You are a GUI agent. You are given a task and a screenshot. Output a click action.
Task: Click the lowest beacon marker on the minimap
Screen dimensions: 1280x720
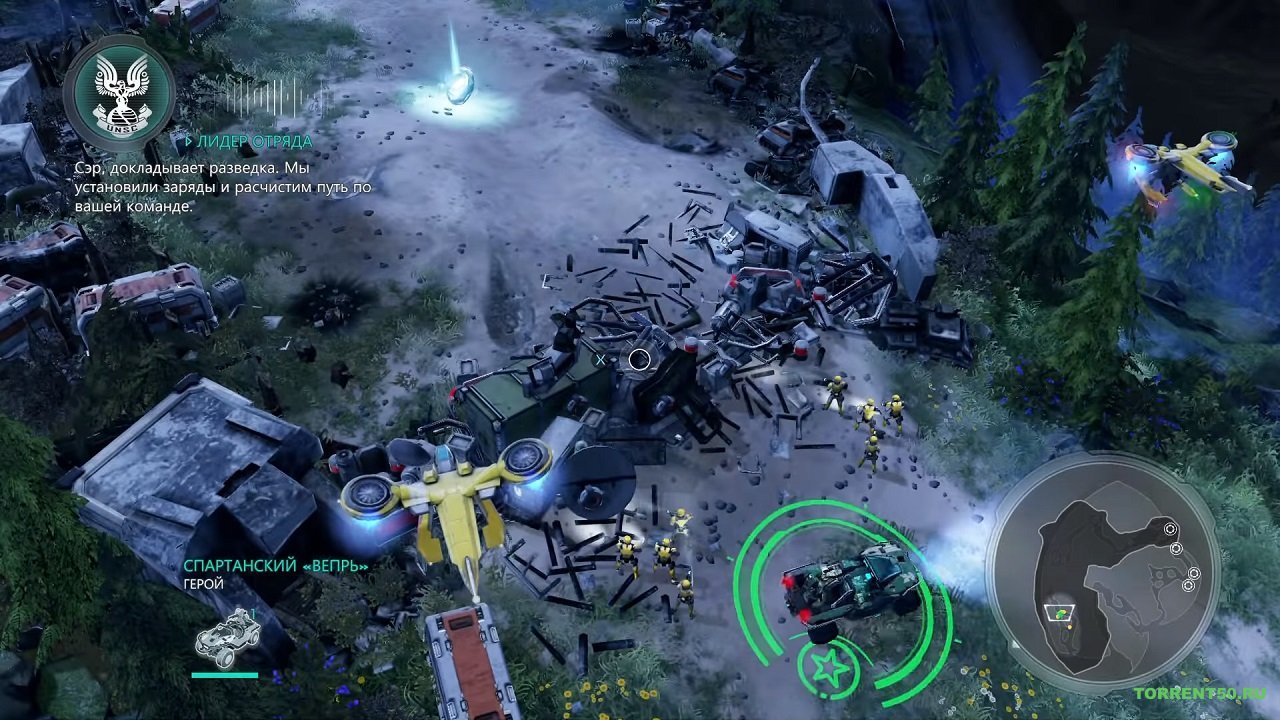tap(1188, 587)
